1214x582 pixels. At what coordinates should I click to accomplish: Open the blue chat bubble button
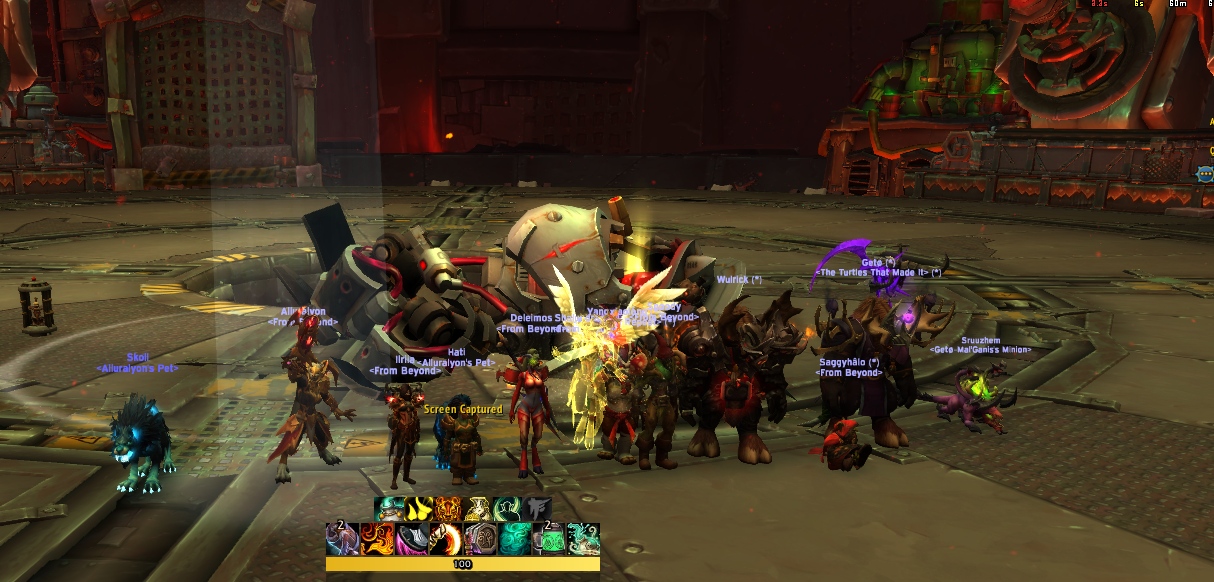1204,174
